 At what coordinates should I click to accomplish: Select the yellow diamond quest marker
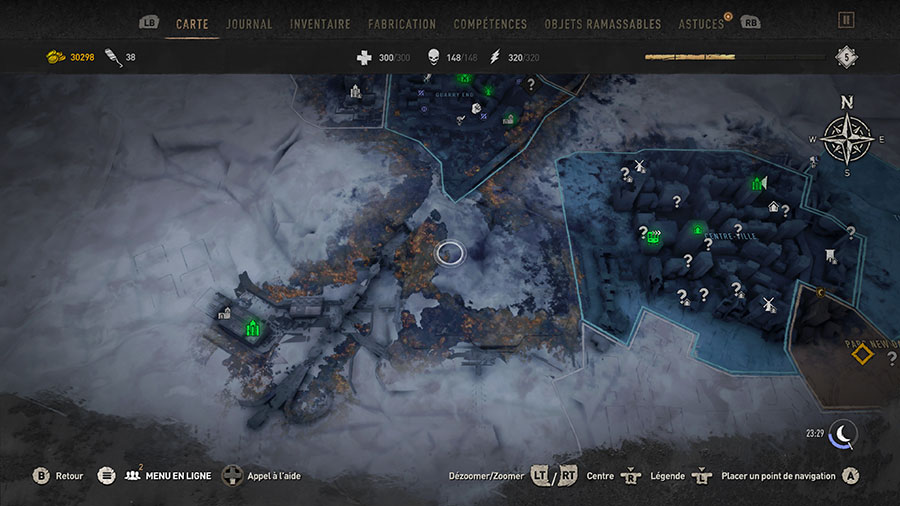862,353
